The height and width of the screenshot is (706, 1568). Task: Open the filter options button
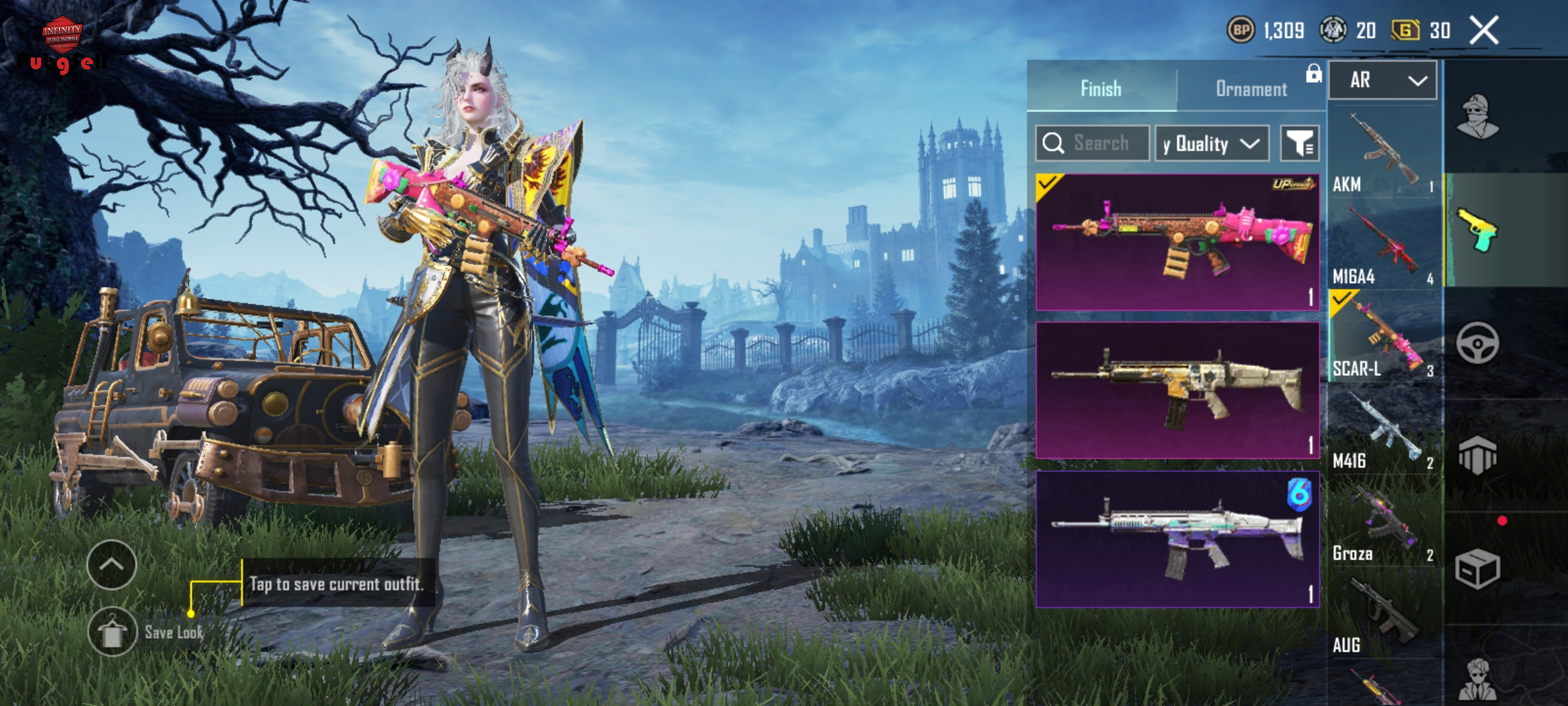pyautogui.click(x=1299, y=143)
